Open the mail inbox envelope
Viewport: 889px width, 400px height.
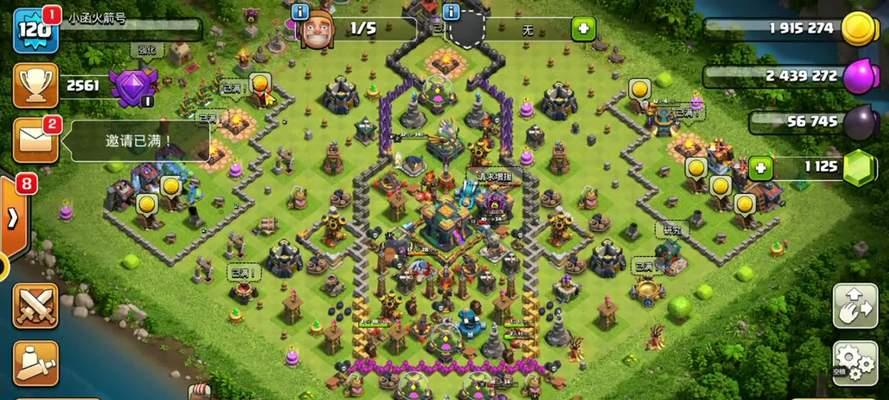point(33,139)
